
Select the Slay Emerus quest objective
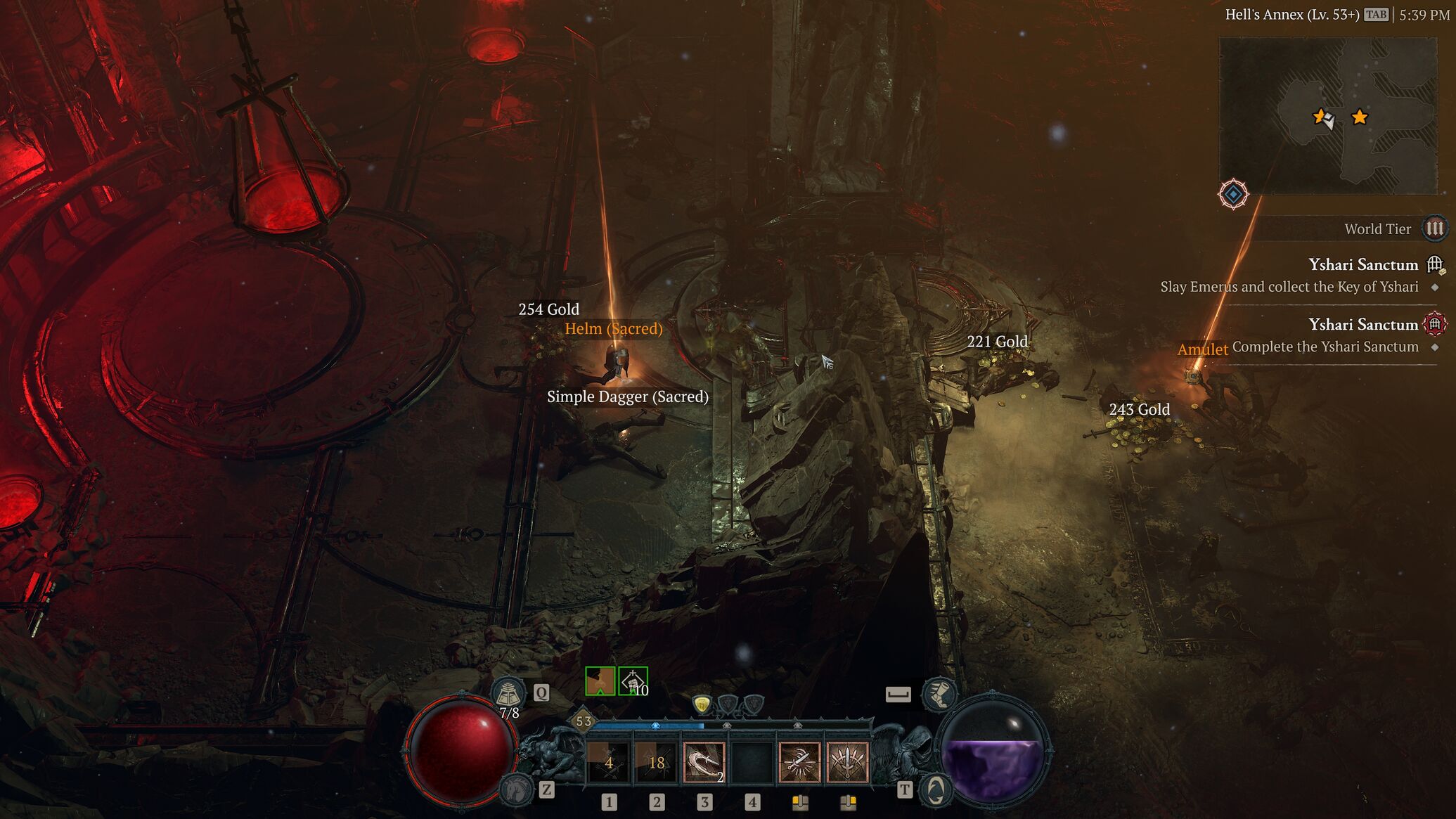point(1289,287)
